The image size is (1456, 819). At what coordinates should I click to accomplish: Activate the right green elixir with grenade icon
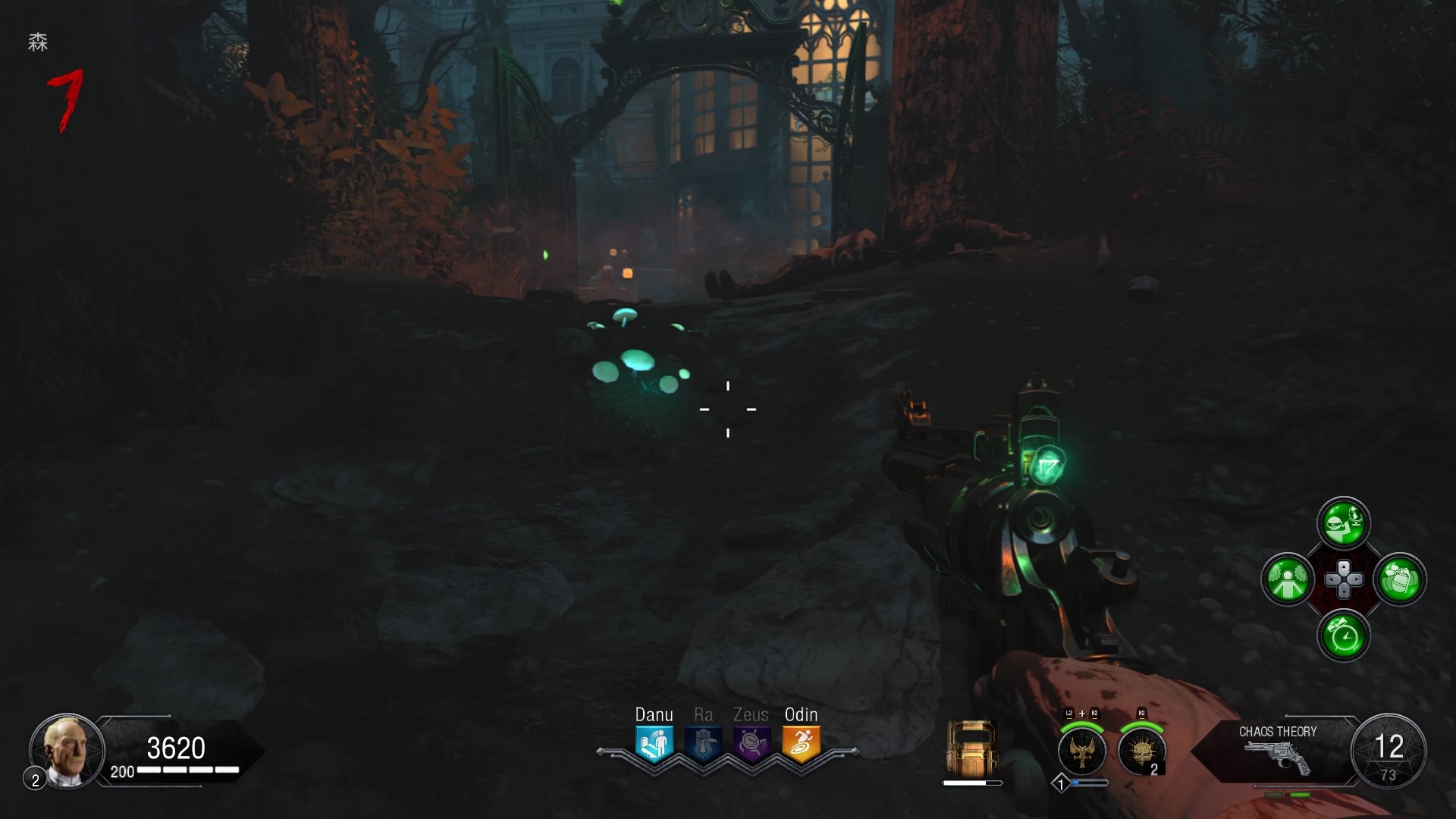pyautogui.click(x=1400, y=580)
